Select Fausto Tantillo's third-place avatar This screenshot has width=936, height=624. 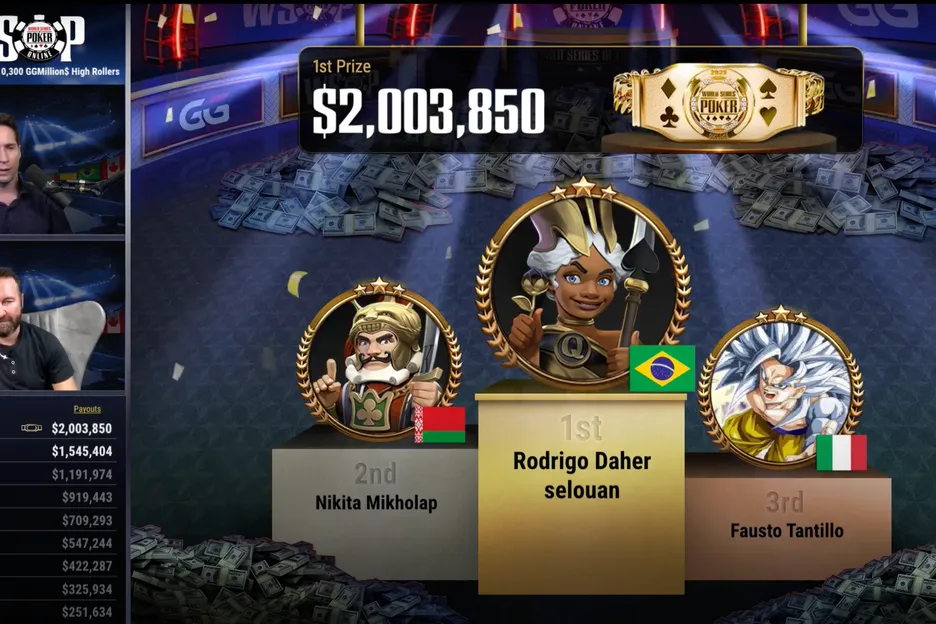click(780, 389)
